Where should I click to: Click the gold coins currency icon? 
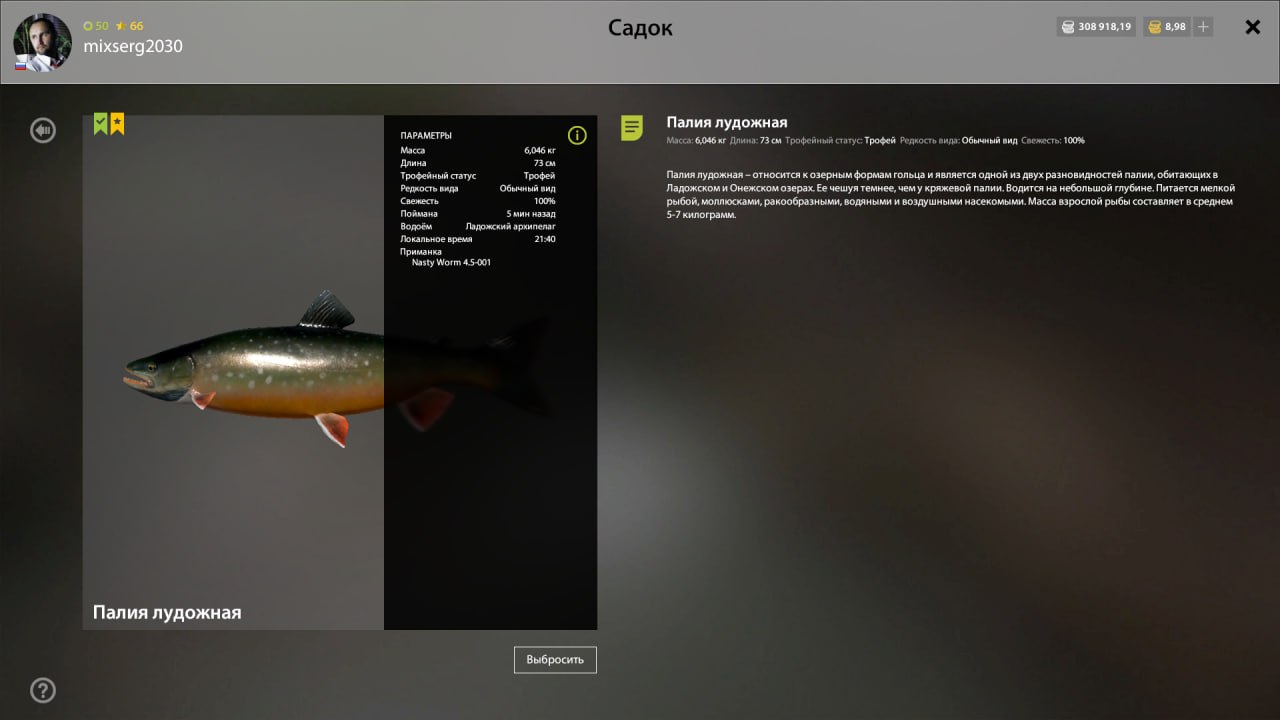1153,27
